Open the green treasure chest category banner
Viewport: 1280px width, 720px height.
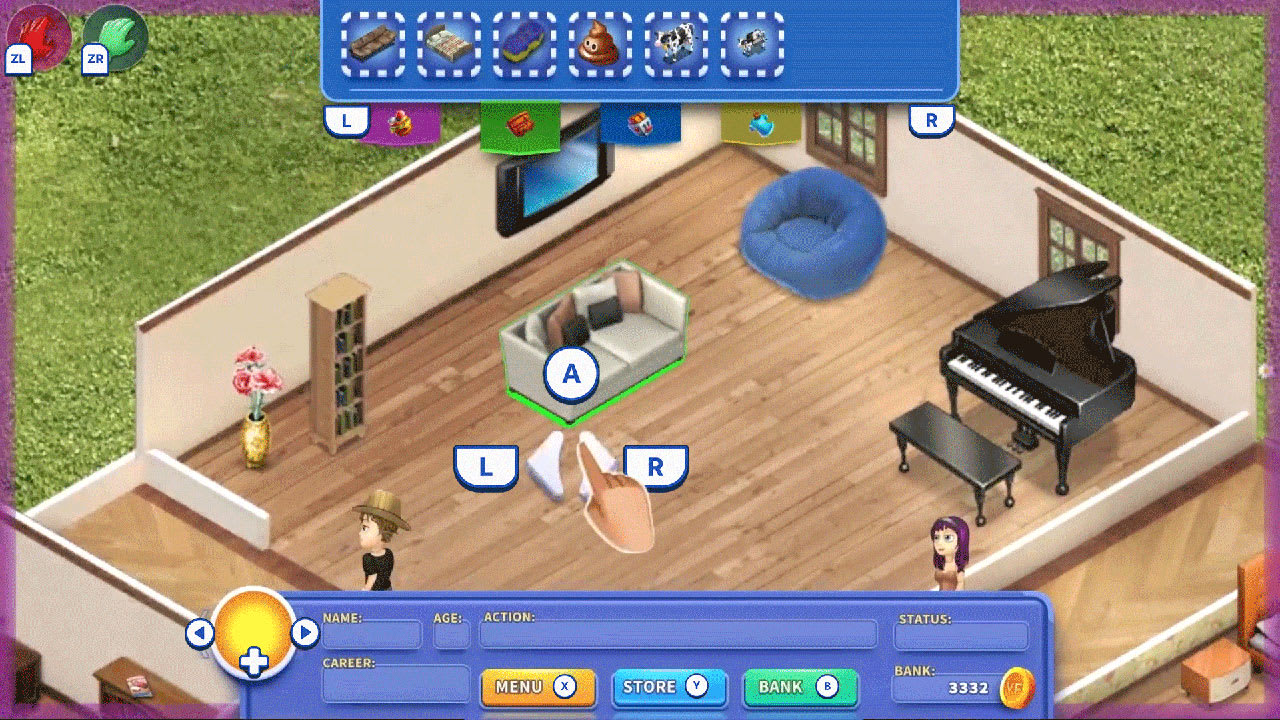click(522, 120)
